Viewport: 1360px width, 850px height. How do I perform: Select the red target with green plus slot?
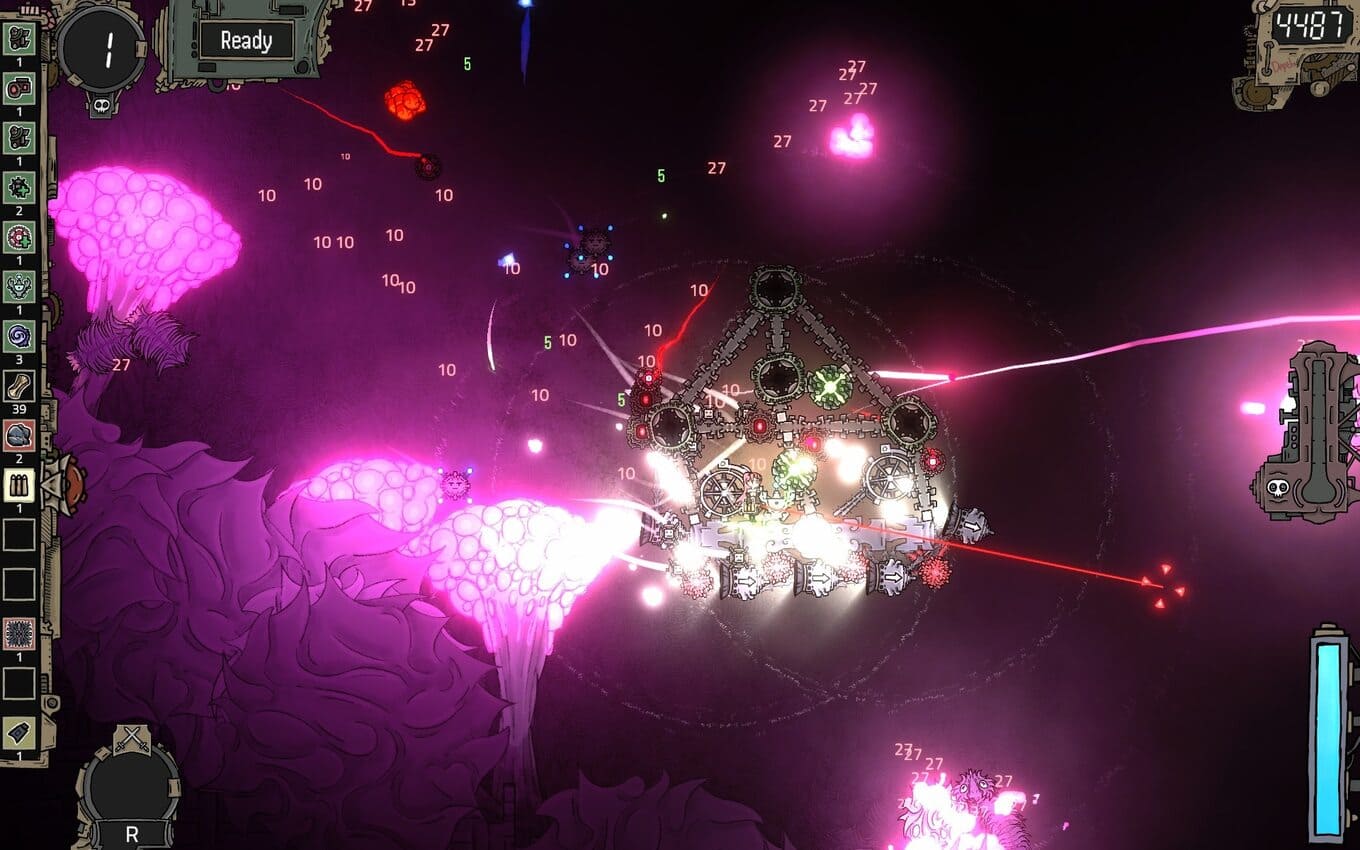(x=19, y=237)
